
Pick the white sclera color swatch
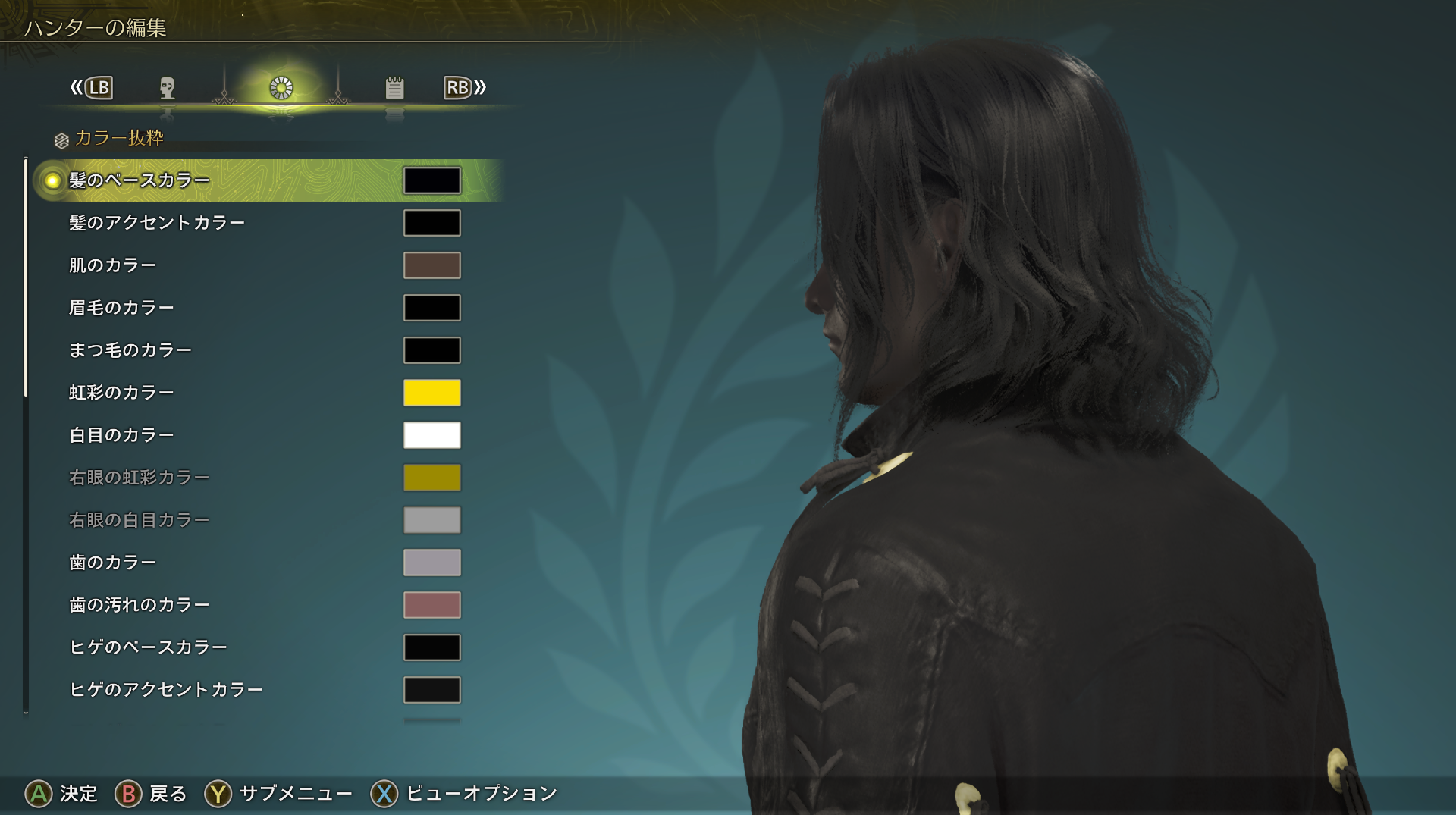point(432,435)
